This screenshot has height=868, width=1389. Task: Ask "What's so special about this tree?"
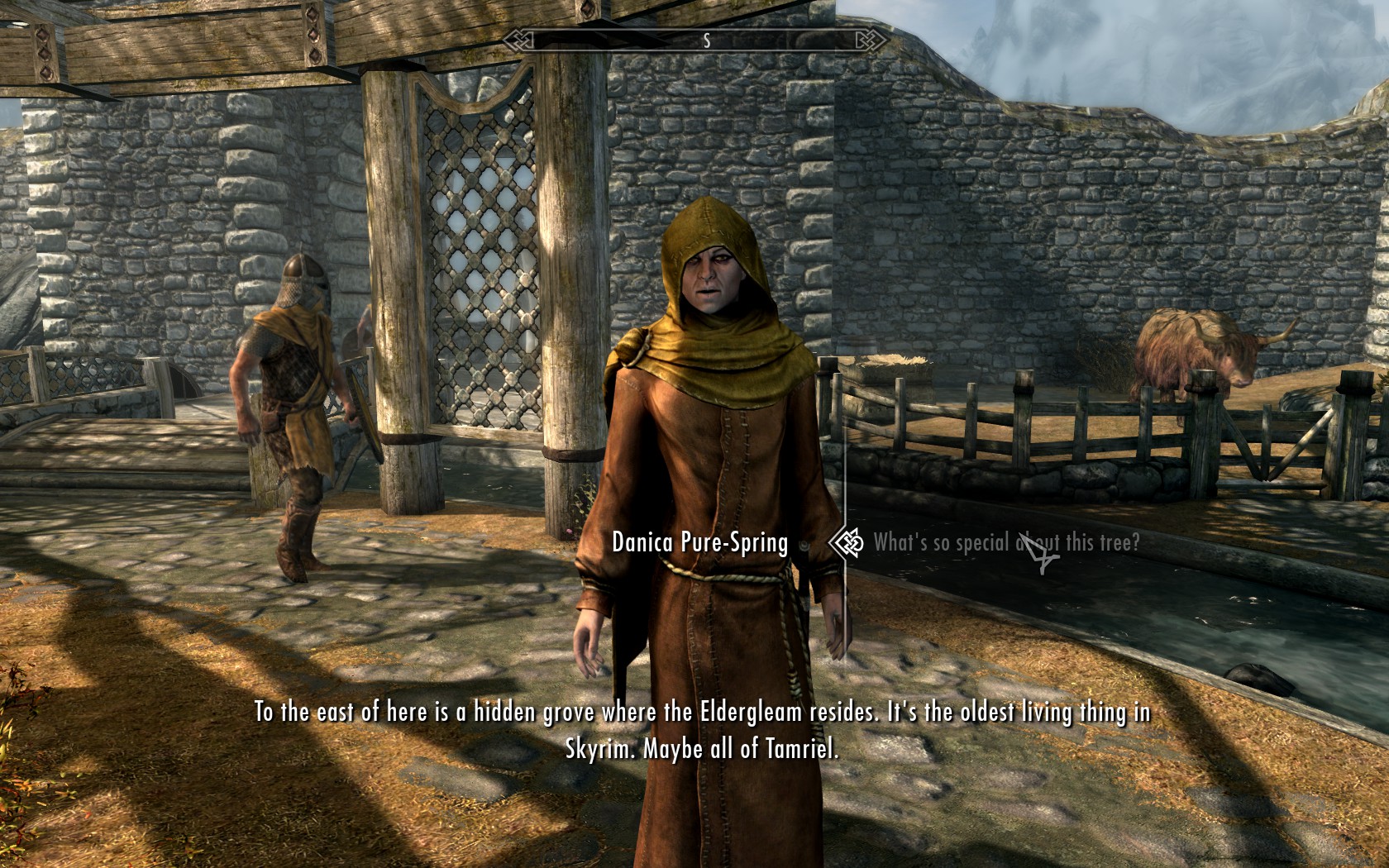(1005, 543)
